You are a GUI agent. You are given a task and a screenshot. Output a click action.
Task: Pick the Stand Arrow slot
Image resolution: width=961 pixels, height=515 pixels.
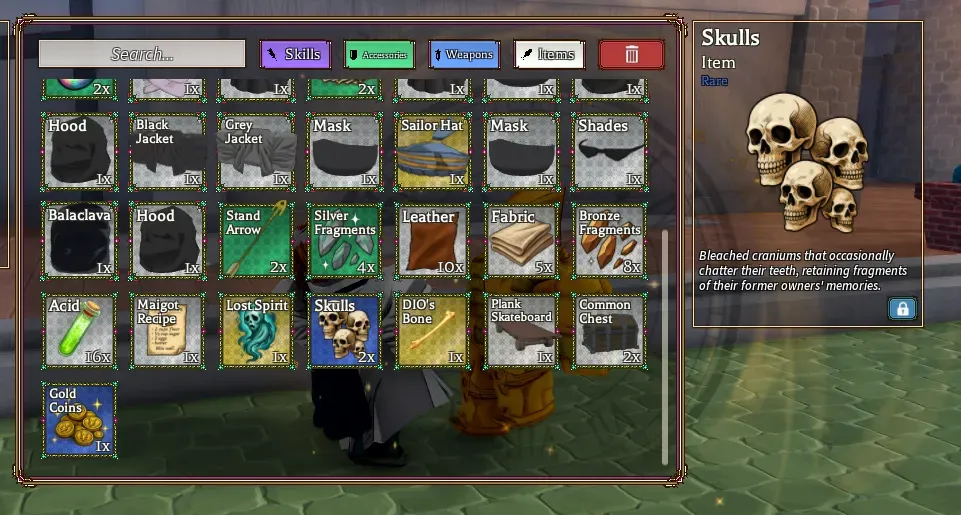point(256,241)
